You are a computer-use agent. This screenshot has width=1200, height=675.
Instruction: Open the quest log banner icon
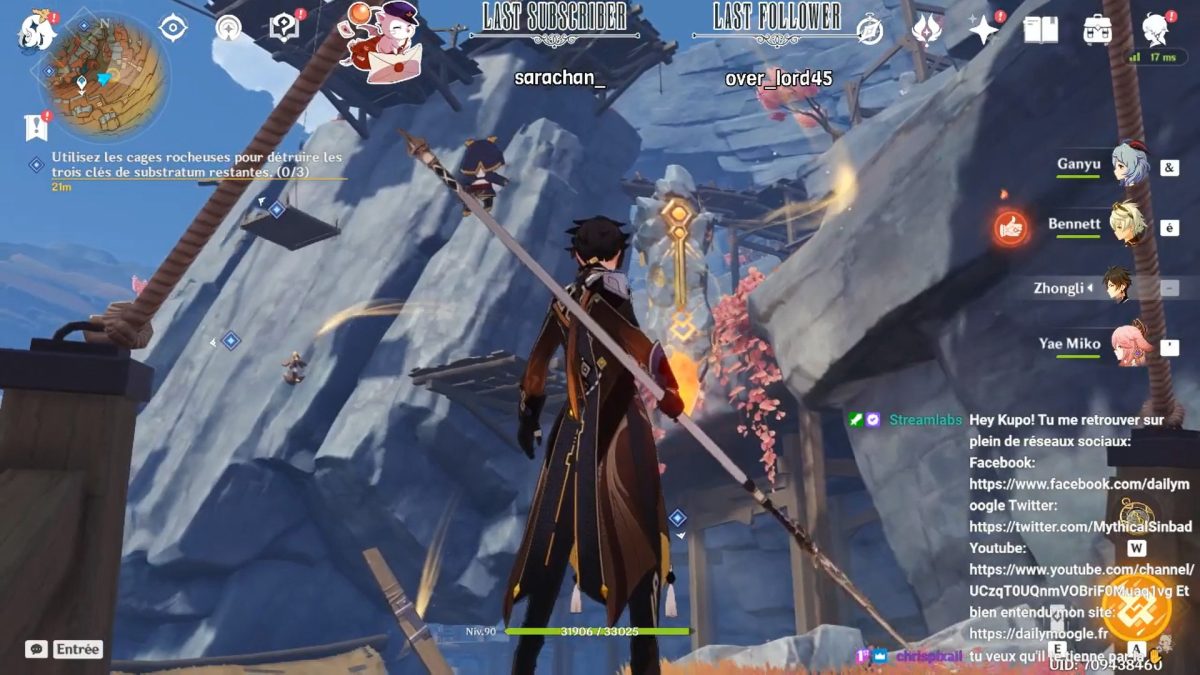36,127
